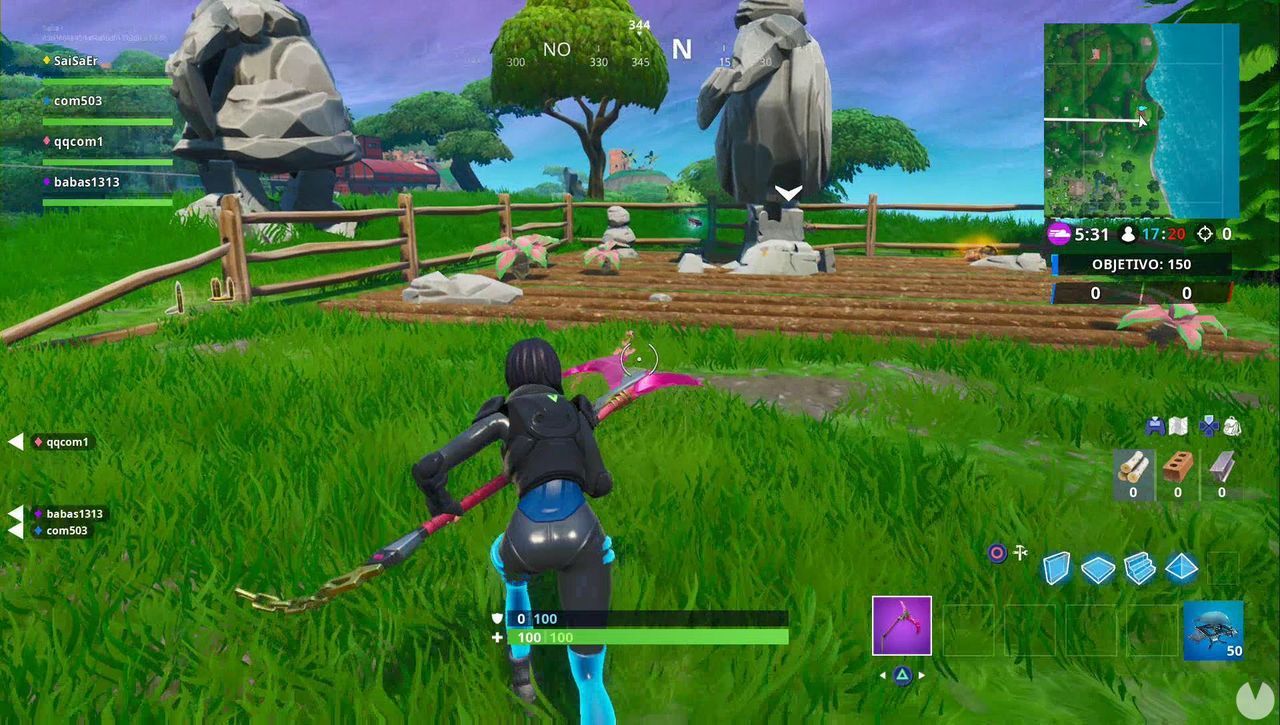The width and height of the screenshot is (1280, 725).
Task: Expand teammate babas1313's indicator arrow
Action: (14, 515)
